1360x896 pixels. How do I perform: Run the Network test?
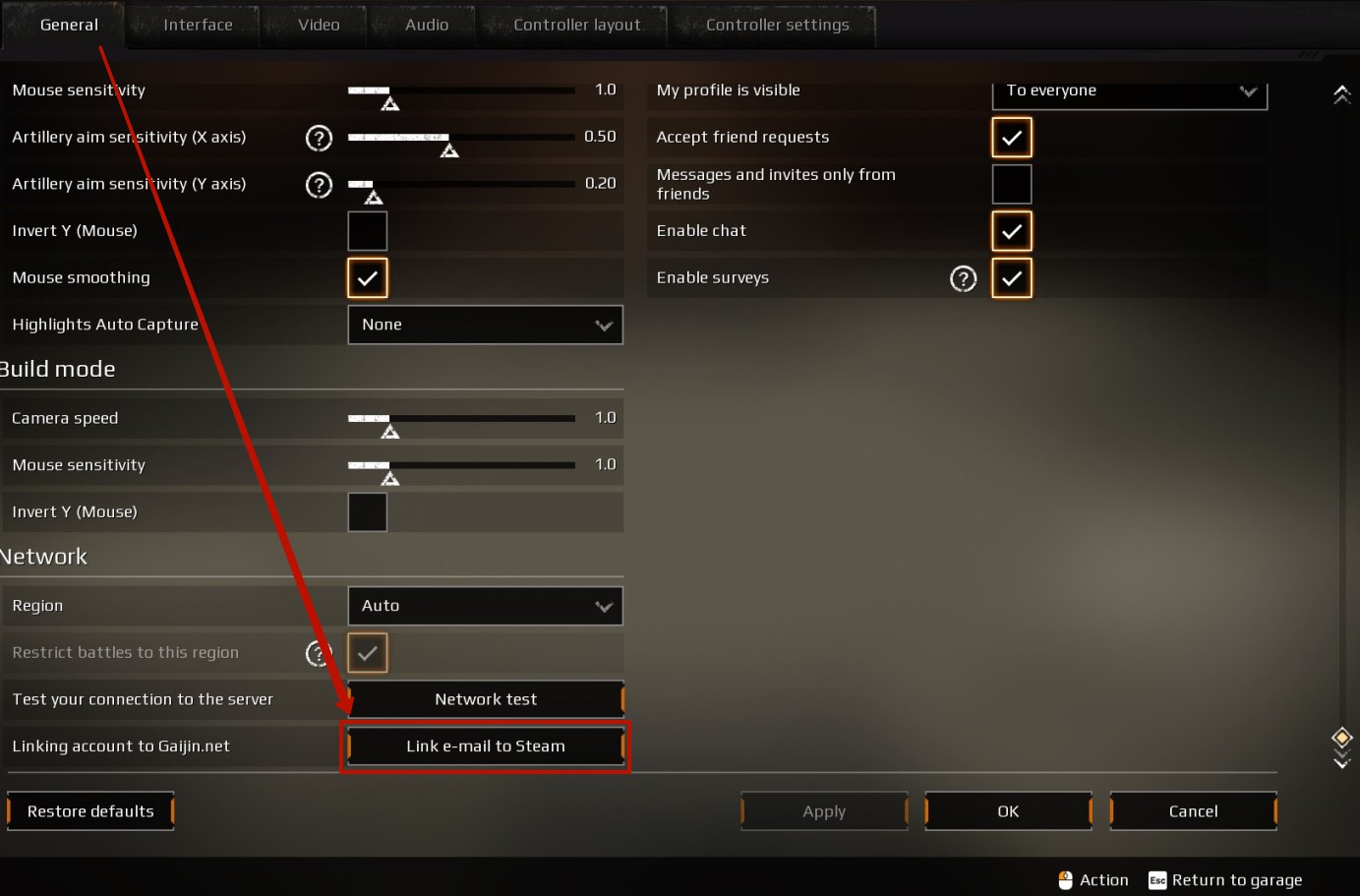[x=485, y=699]
